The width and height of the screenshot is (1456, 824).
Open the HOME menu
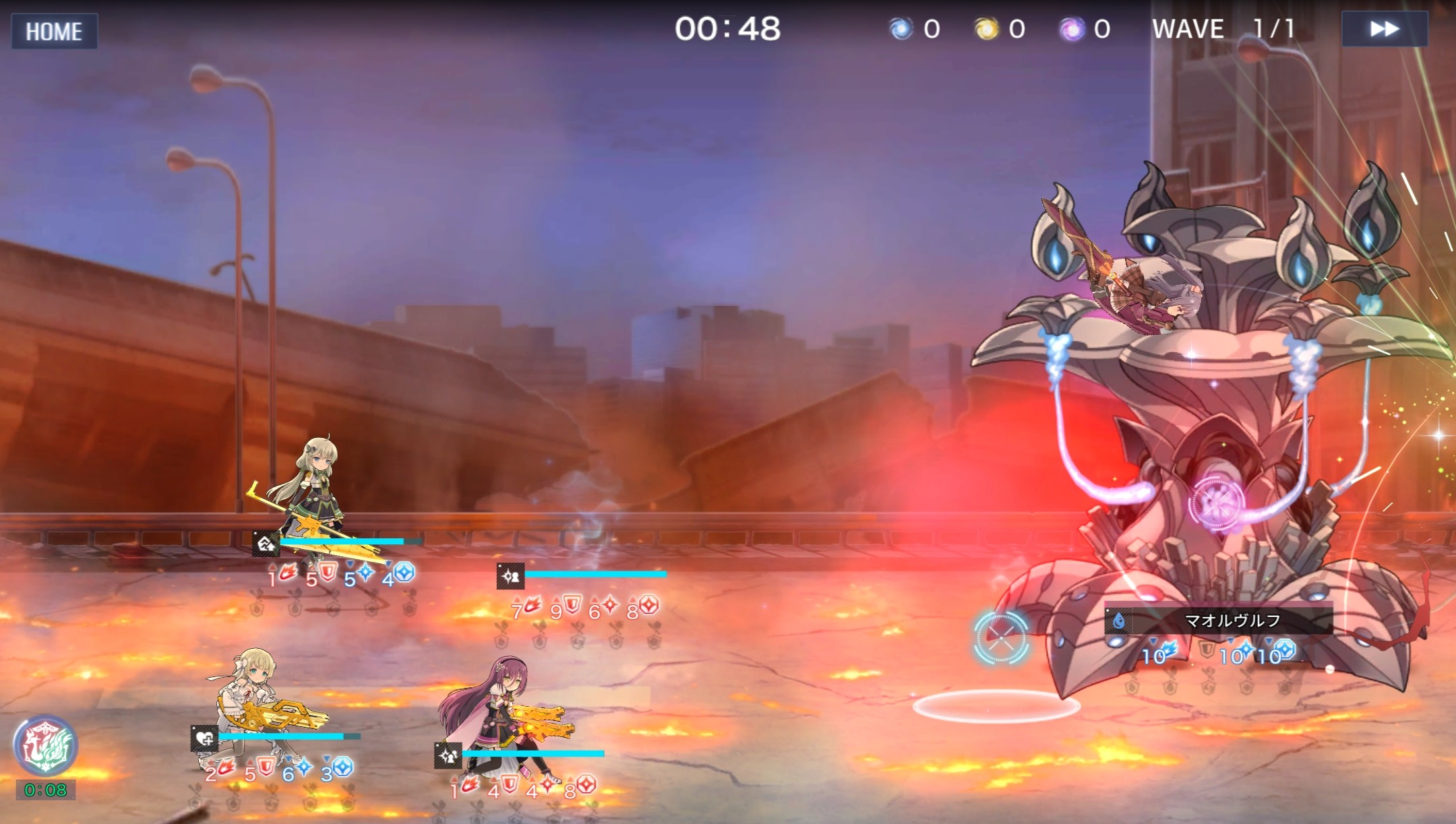(x=54, y=31)
